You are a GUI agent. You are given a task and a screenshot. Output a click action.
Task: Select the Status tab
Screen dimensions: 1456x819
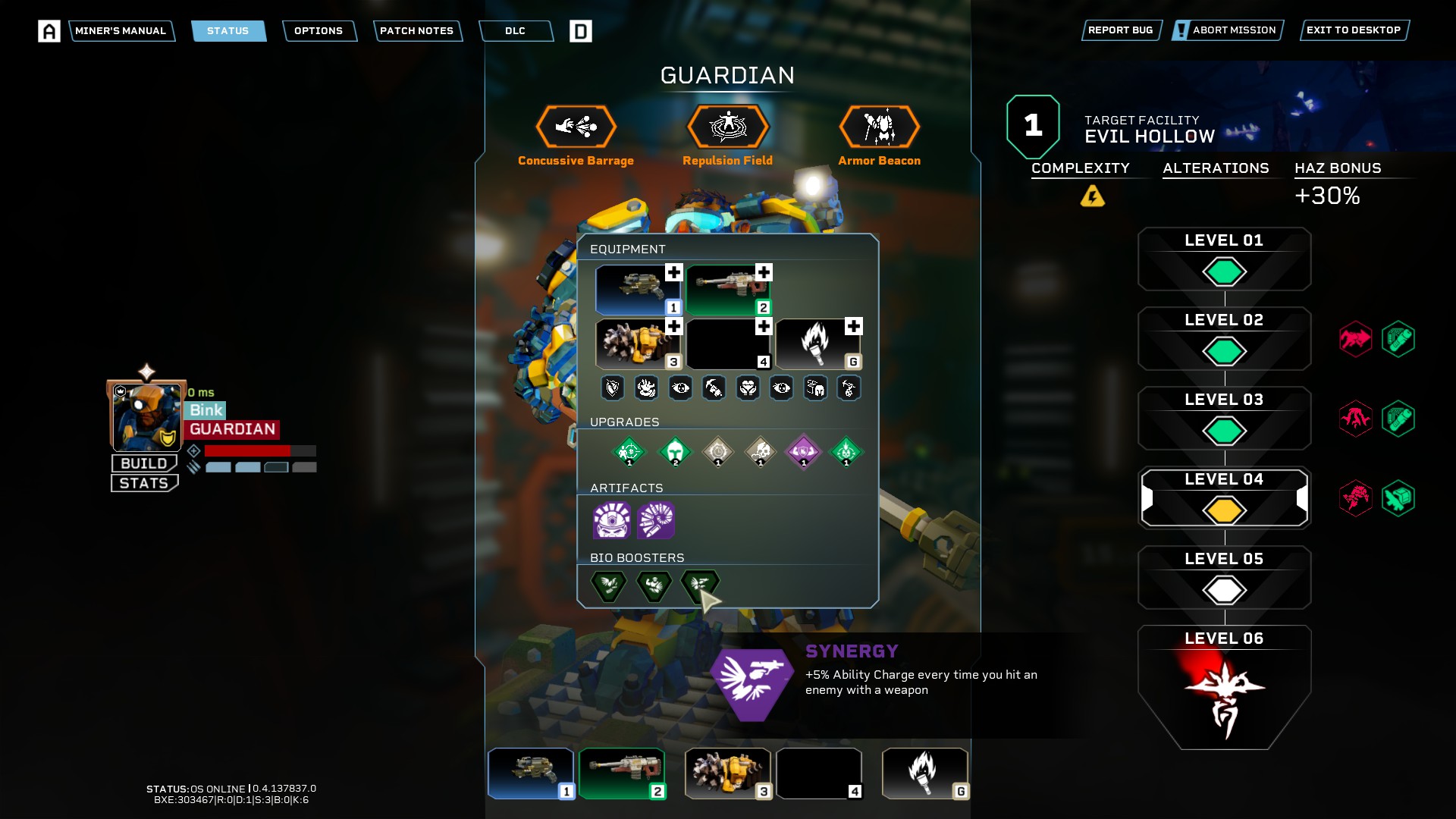point(227,31)
